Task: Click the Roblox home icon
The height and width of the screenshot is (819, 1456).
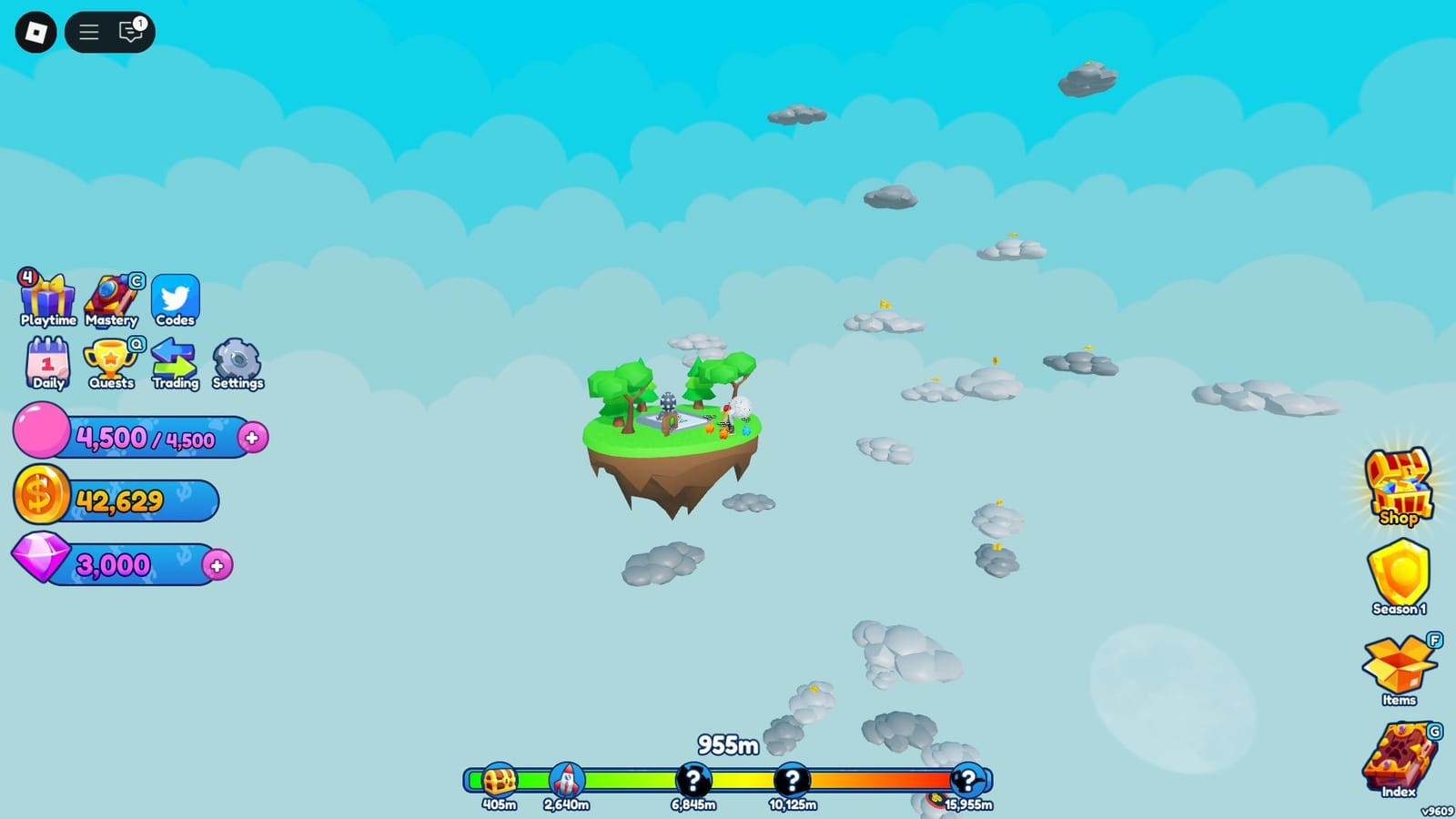Action: tap(36, 32)
